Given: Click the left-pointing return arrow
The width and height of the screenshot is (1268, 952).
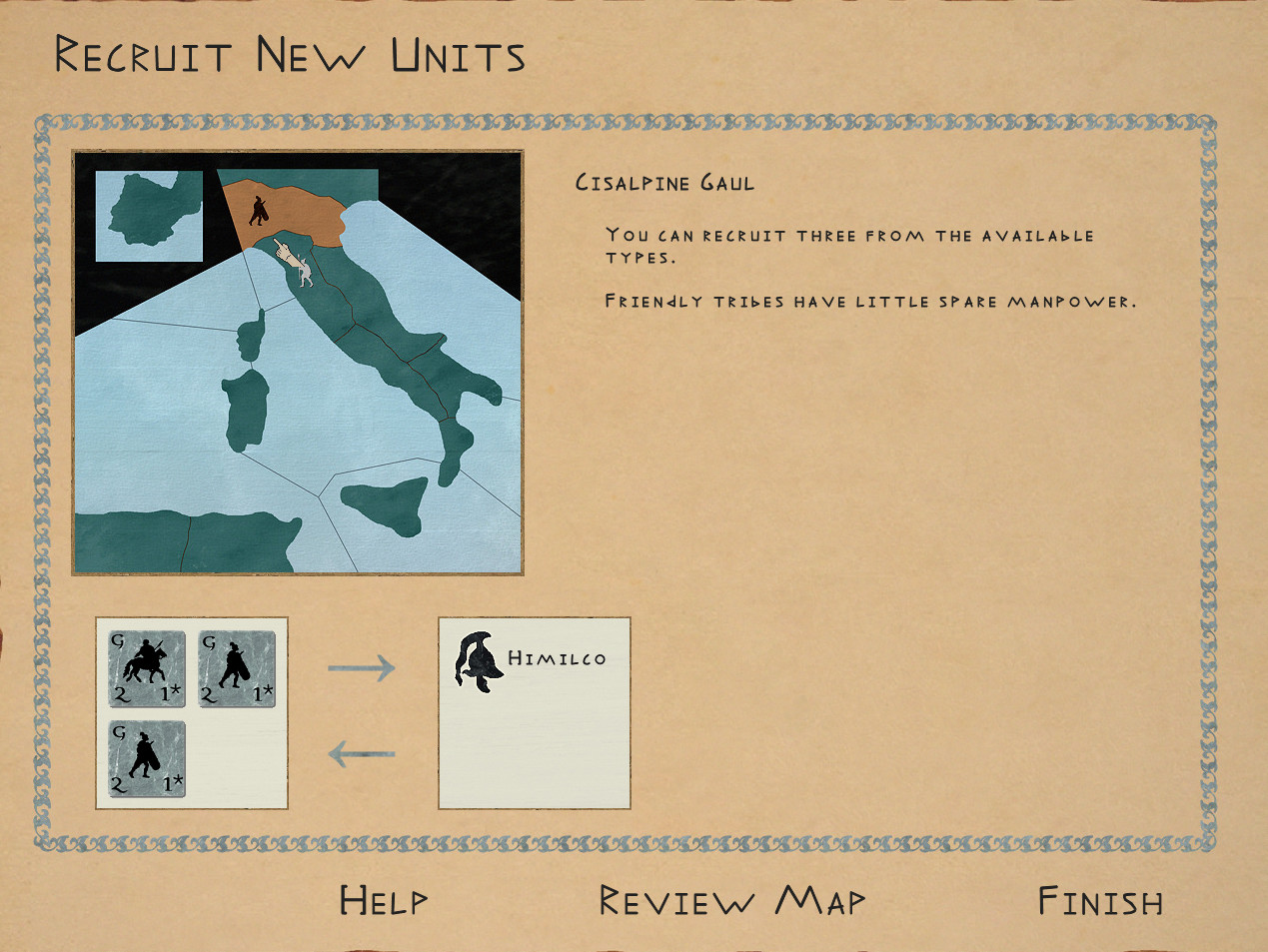Looking at the screenshot, I should pos(361,752).
